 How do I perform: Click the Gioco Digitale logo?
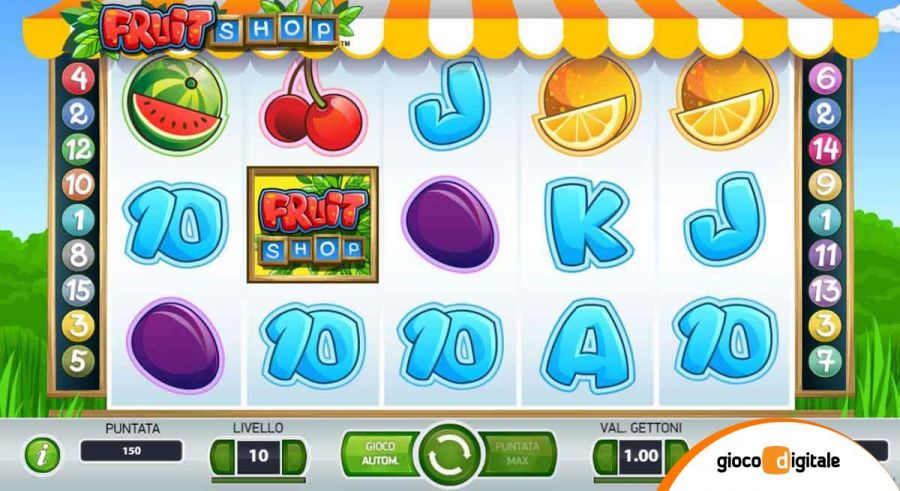tap(778, 461)
